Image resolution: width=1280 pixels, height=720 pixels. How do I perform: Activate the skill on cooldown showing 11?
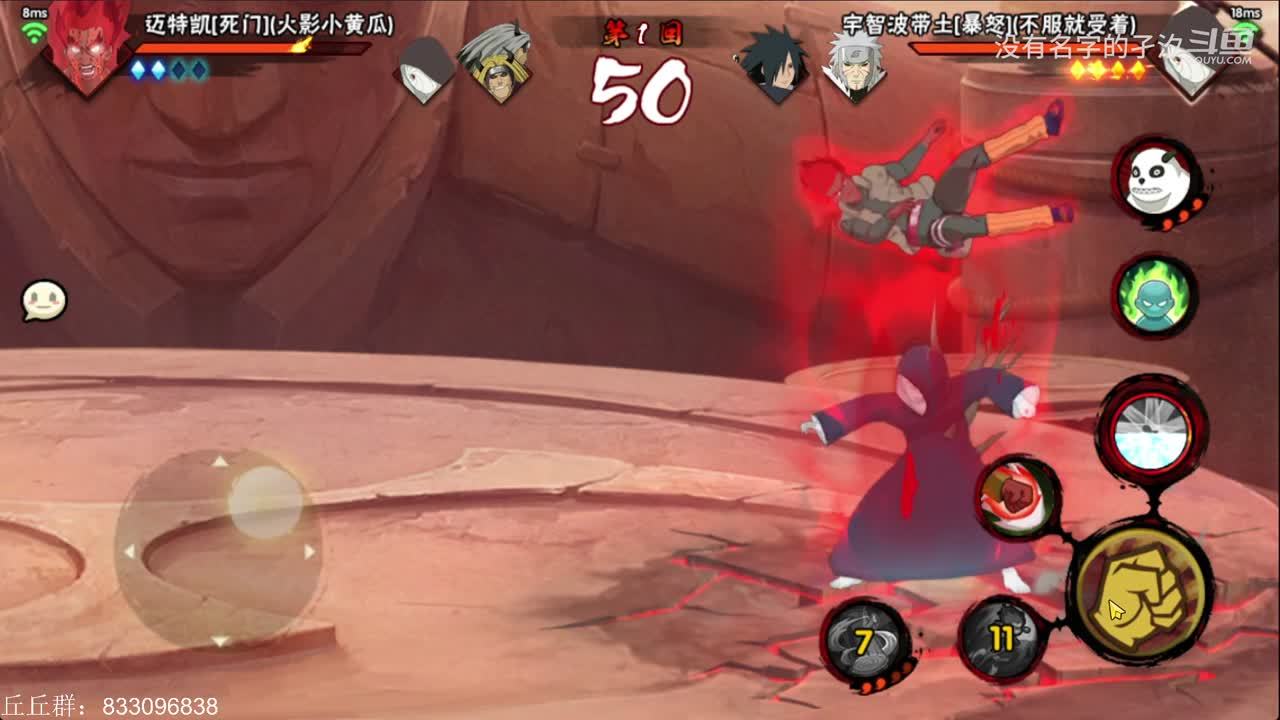[x=1002, y=639]
